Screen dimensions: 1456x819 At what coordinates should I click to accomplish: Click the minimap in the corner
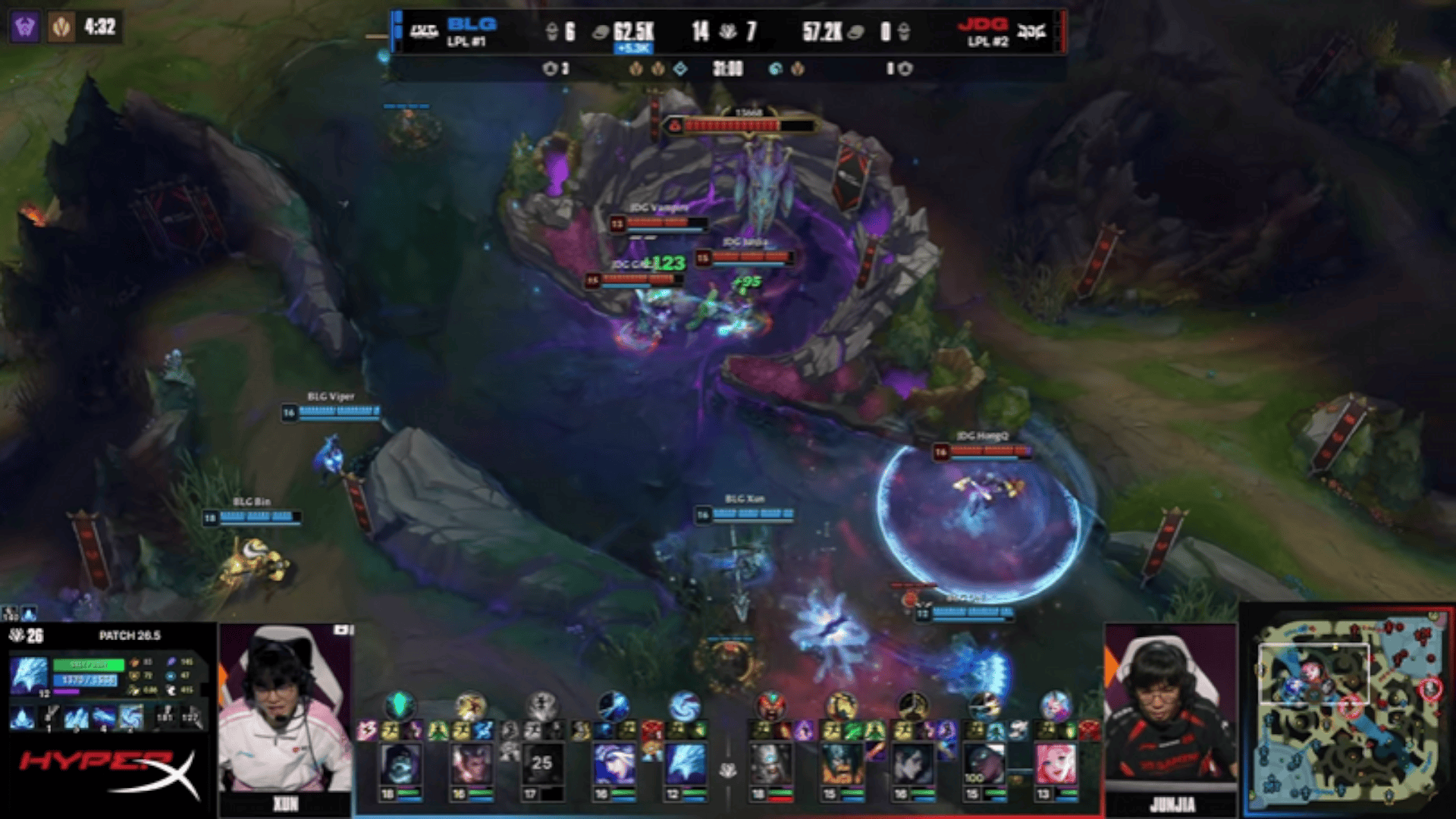(1348, 710)
